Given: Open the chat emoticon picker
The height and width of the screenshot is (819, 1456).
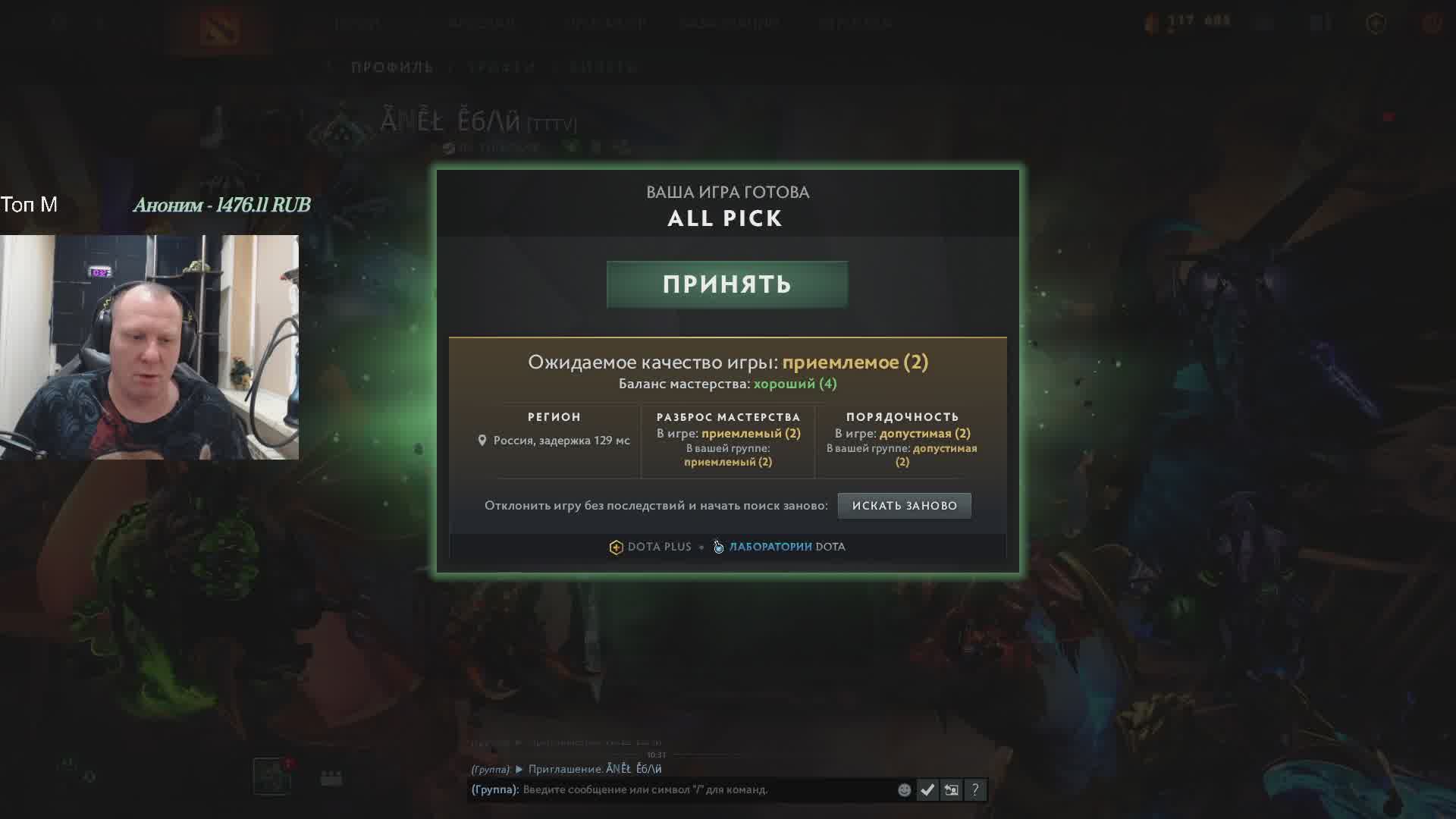Looking at the screenshot, I should click(x=904, y=790).
